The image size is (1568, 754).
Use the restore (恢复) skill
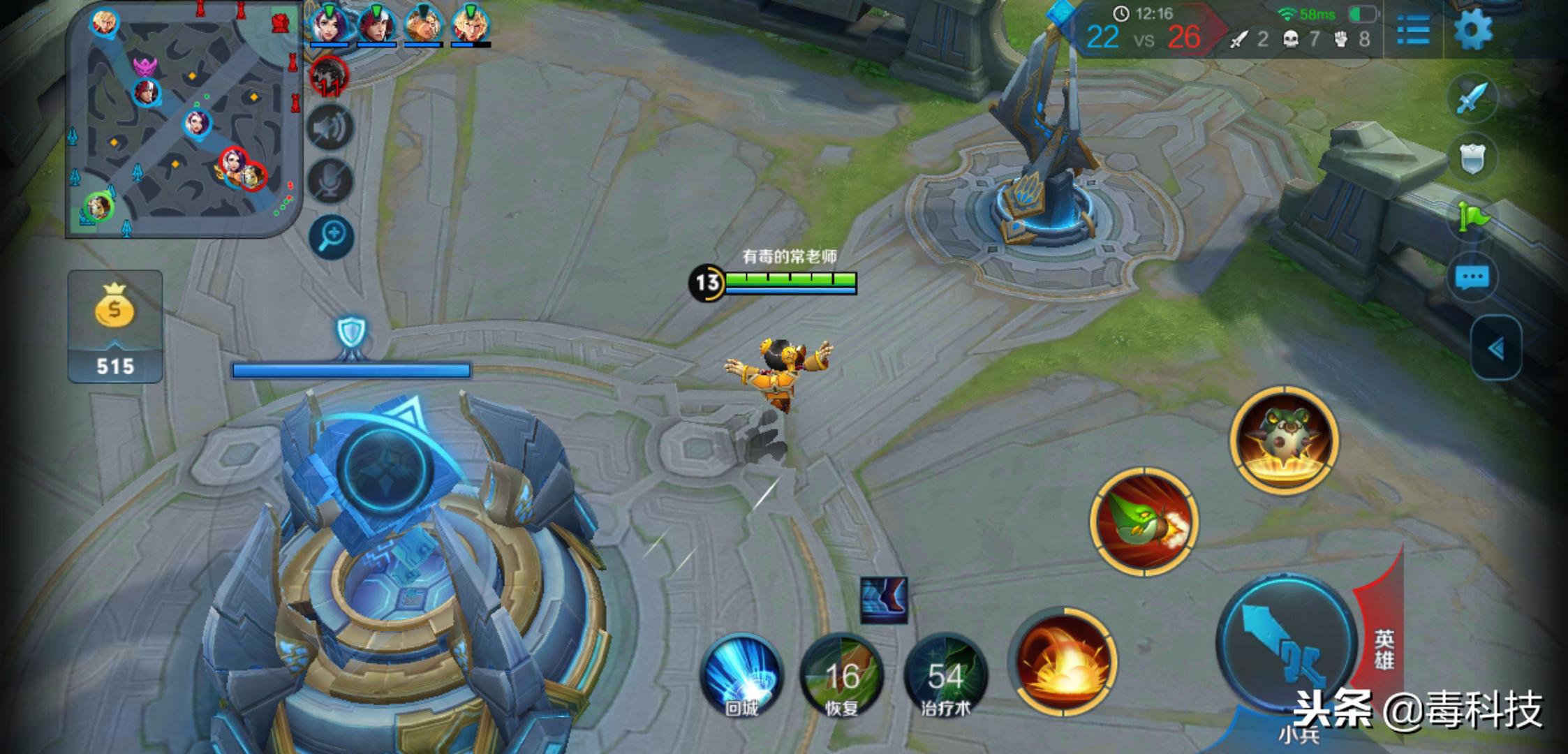point(842,675)
